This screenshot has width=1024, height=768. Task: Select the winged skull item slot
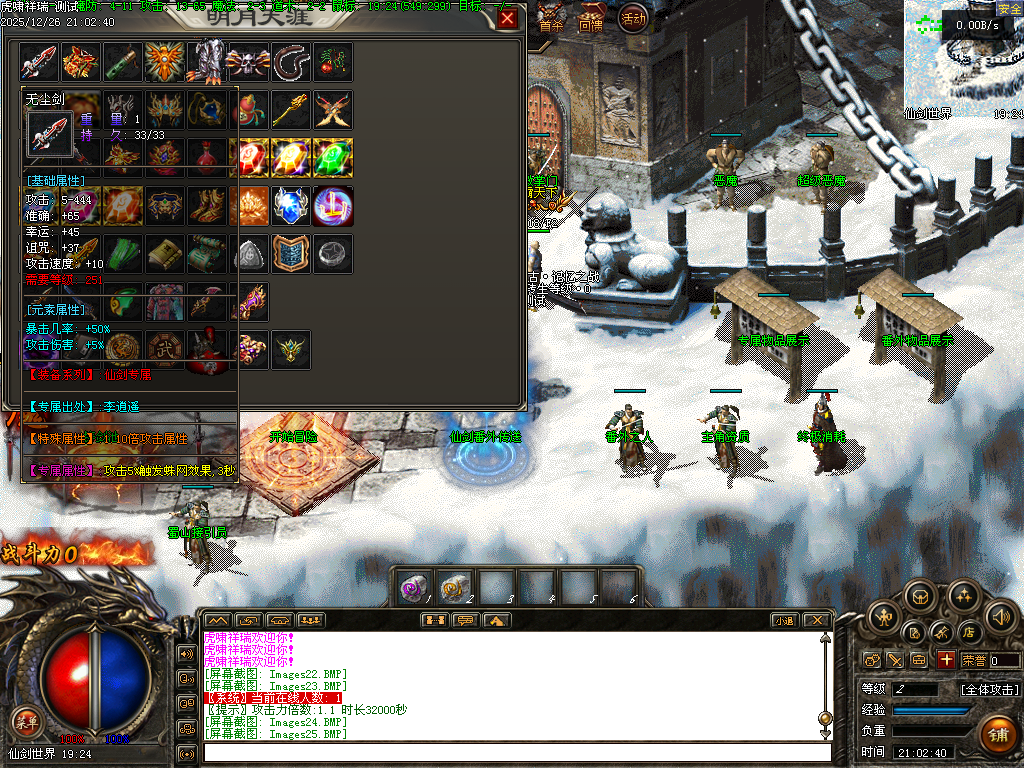coord(248,62)
